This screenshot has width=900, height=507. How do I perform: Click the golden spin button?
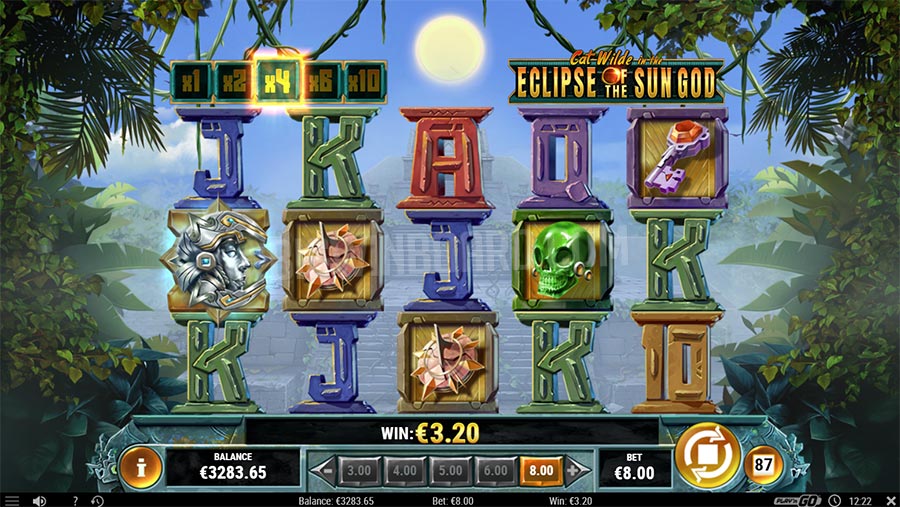tap(707, 456)
